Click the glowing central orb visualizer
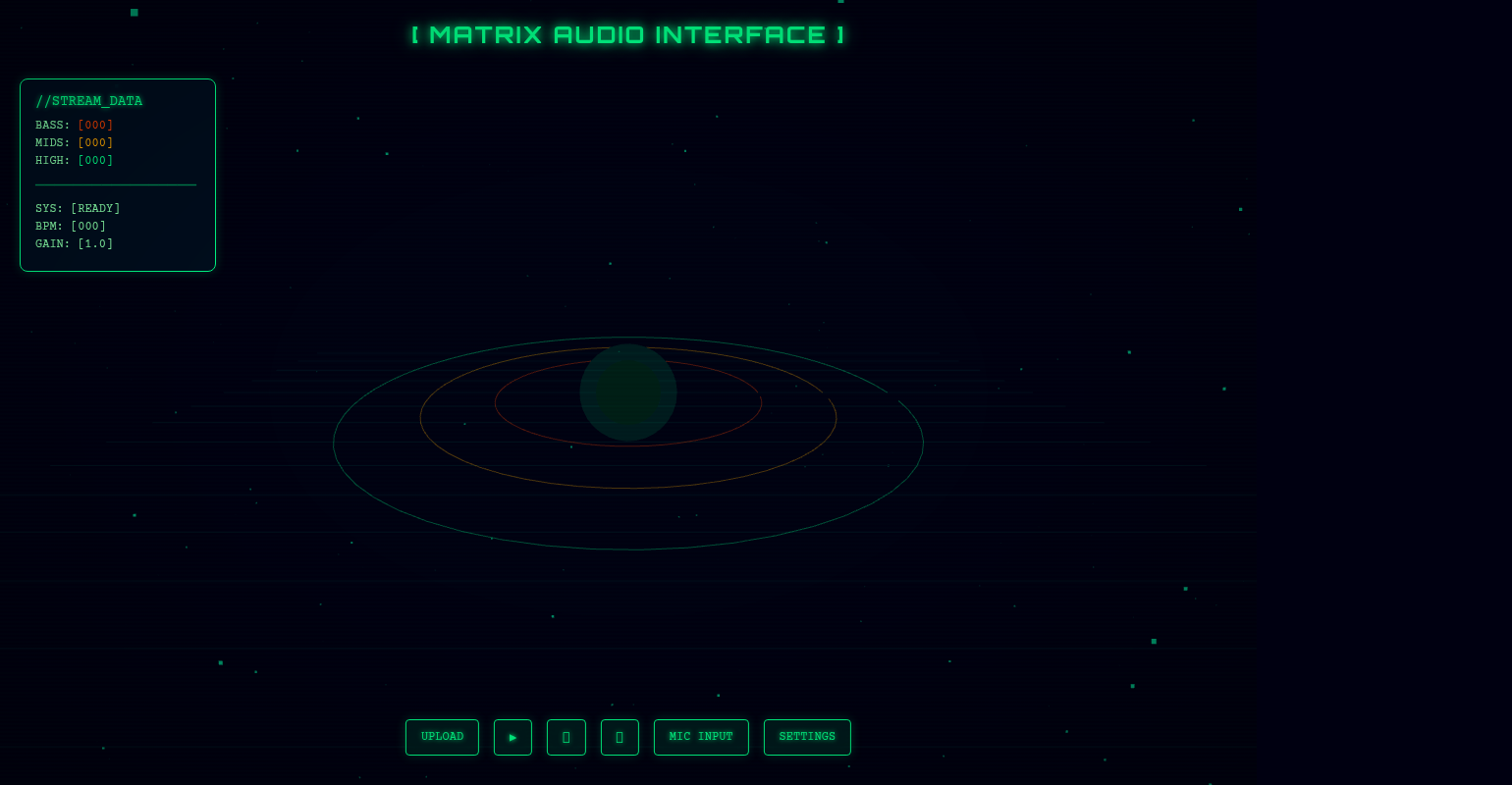The image size is (1512, 785). click(628, 392)
